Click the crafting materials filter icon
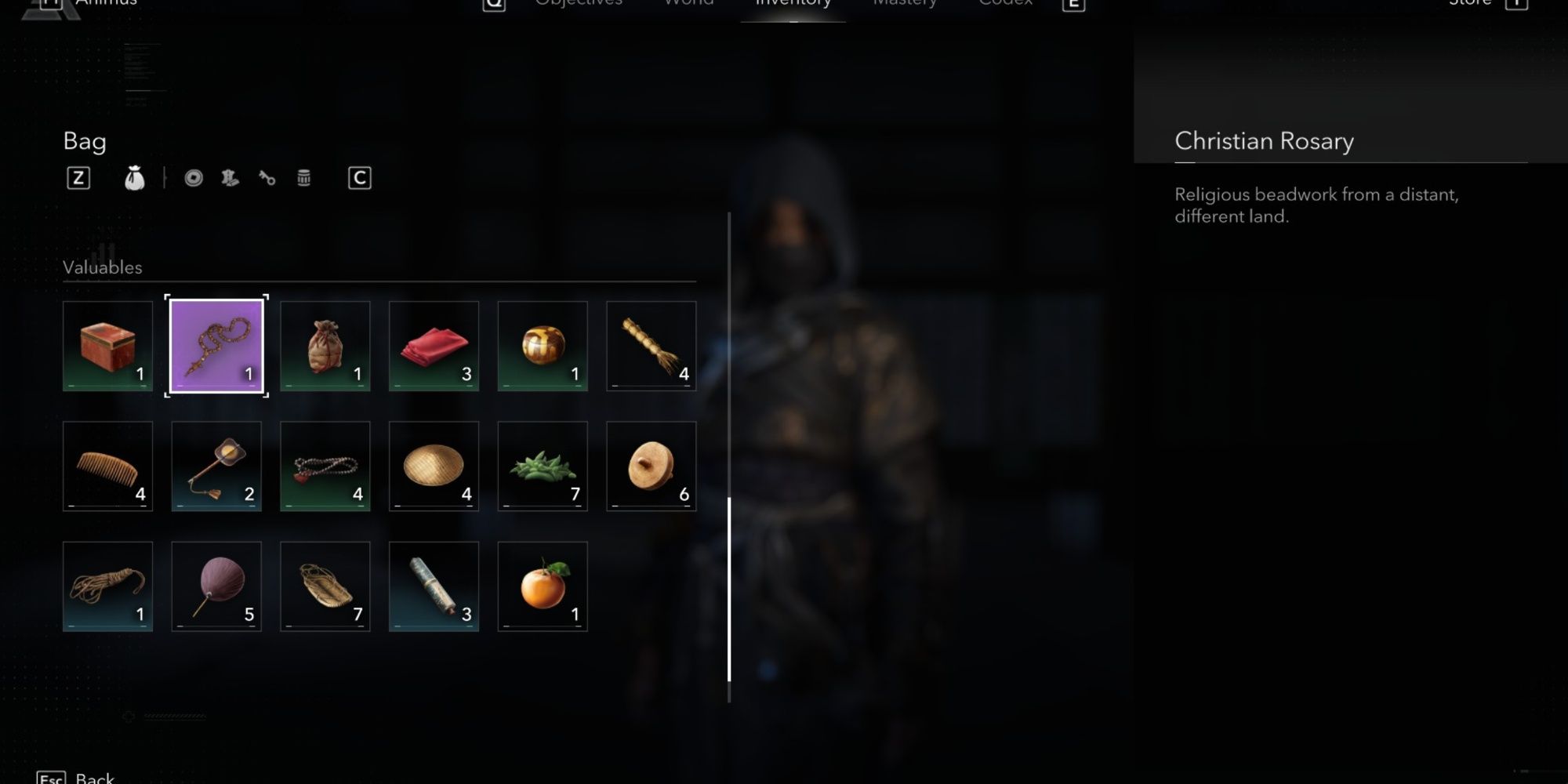 click(x=228, y=177)
